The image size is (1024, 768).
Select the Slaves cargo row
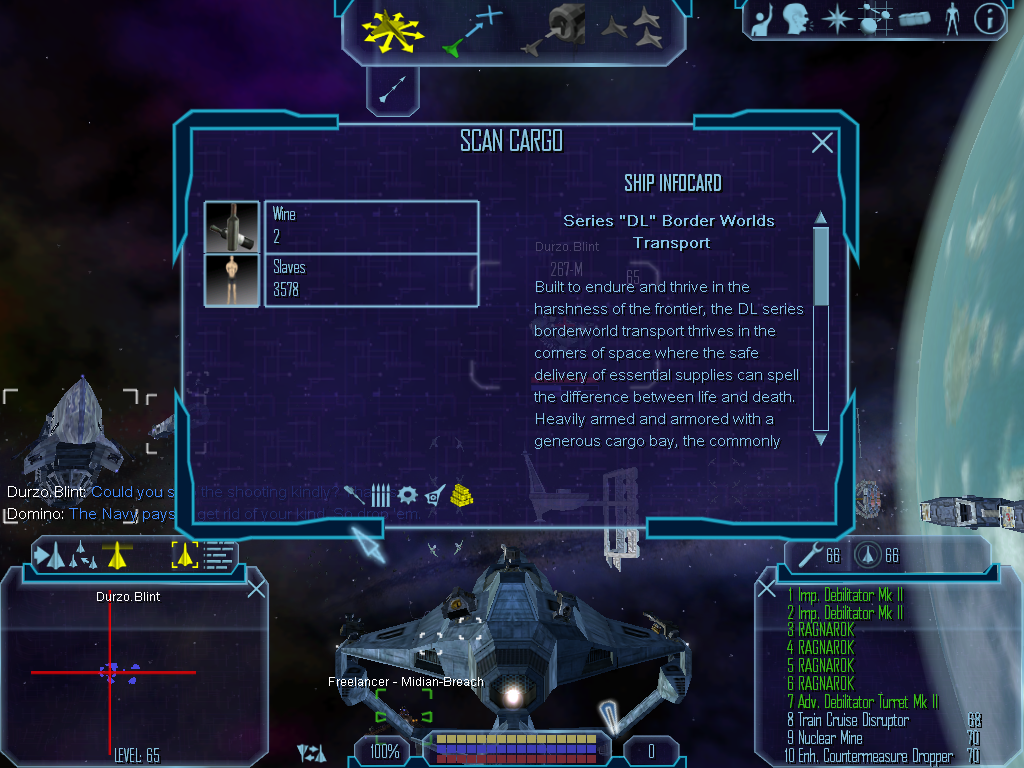(370, 280)
